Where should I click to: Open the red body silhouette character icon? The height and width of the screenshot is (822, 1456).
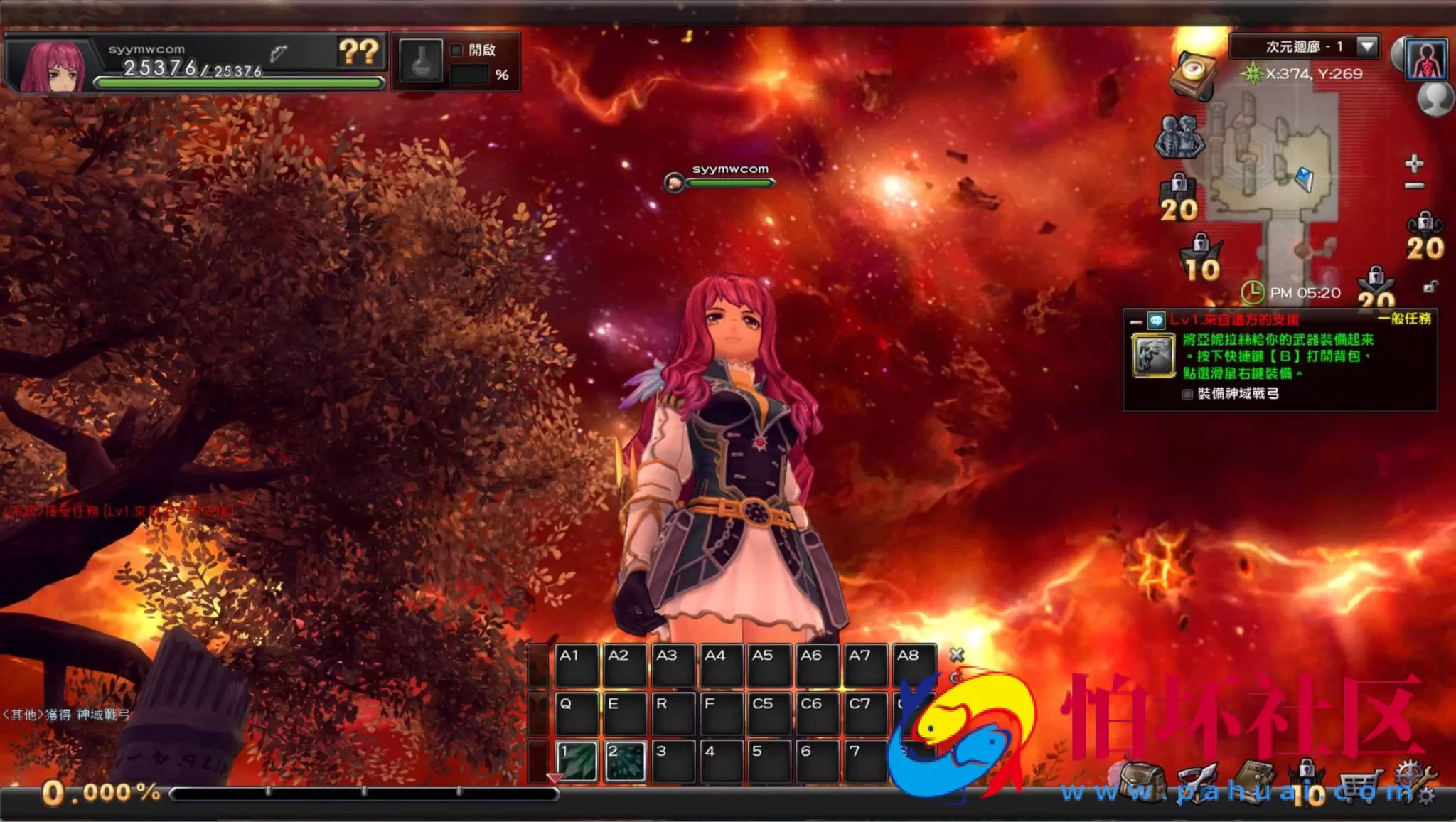click(x=1426, y=59)
